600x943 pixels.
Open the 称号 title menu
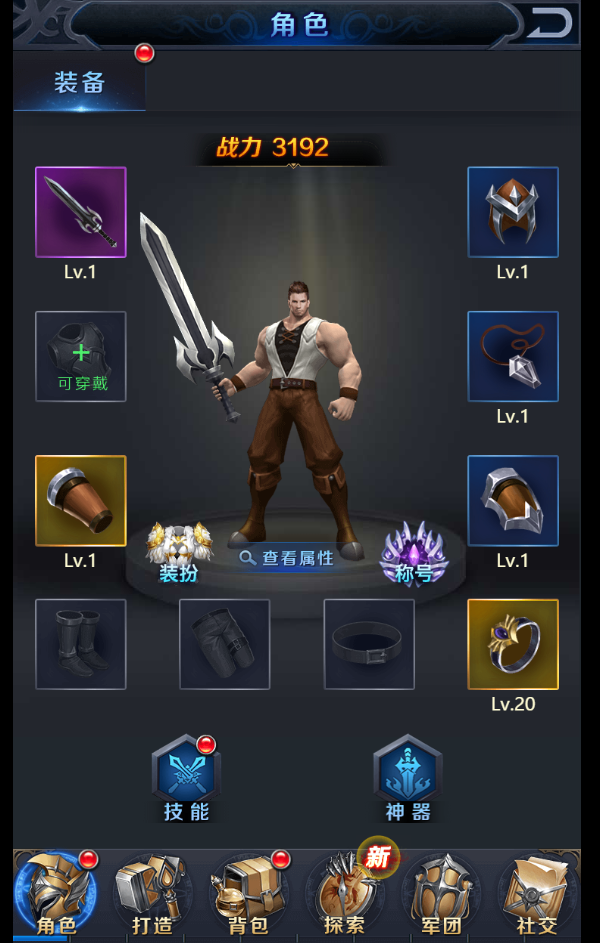414,553
